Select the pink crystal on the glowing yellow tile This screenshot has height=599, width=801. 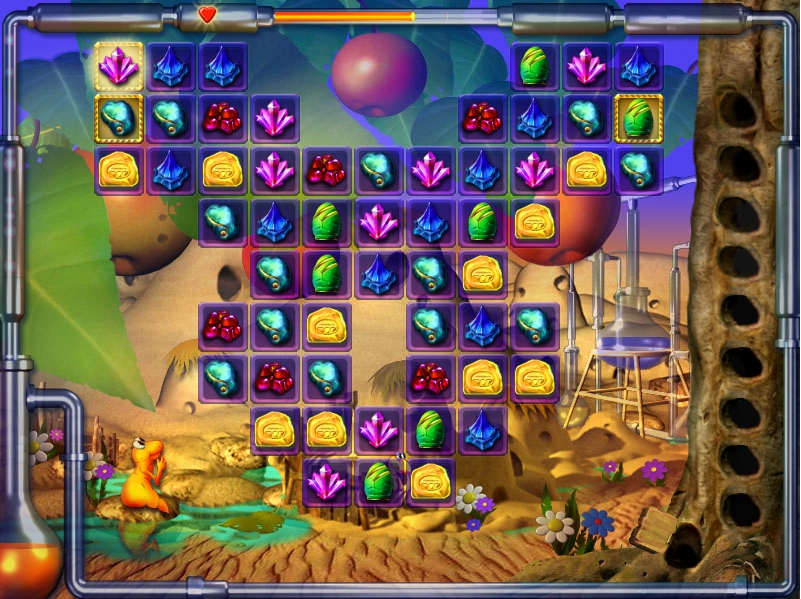119,66
